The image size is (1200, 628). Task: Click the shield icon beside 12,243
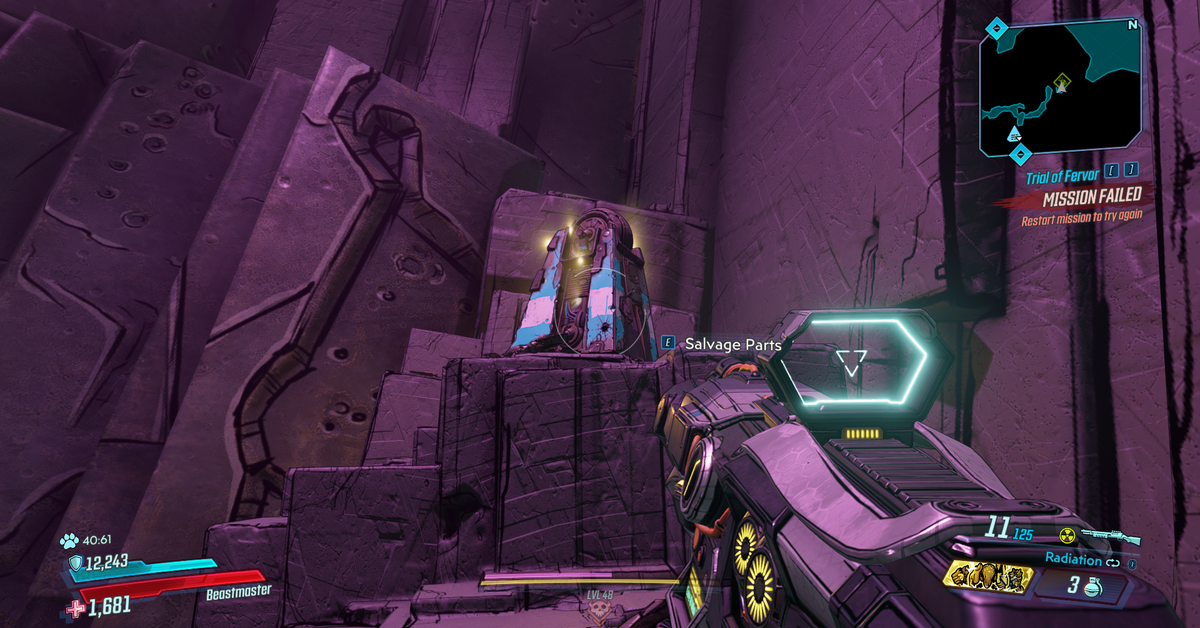tap(76, 564)
